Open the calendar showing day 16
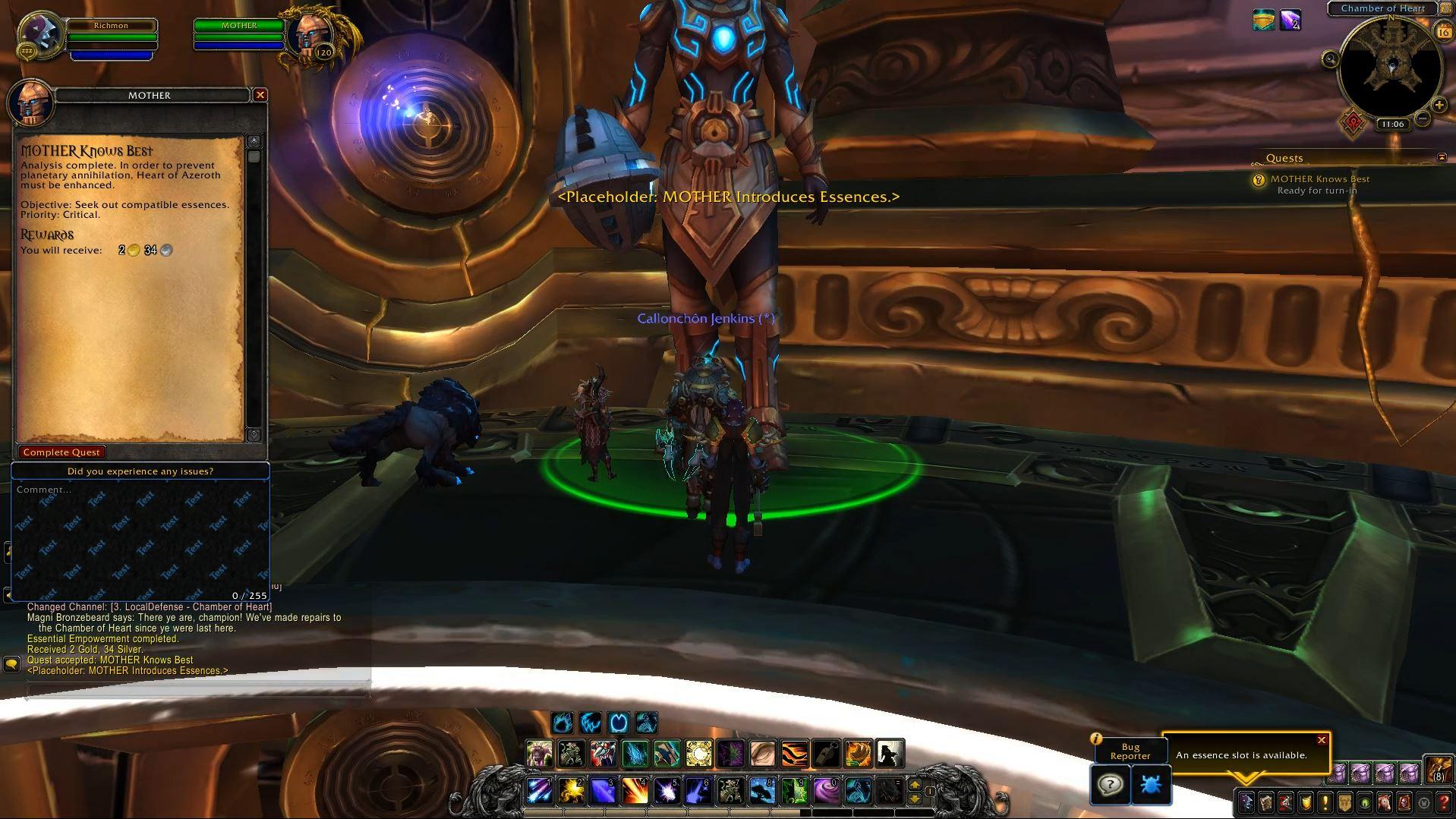The width and height of the screenshot is (1456, 819). click(x=1443, y=32)
